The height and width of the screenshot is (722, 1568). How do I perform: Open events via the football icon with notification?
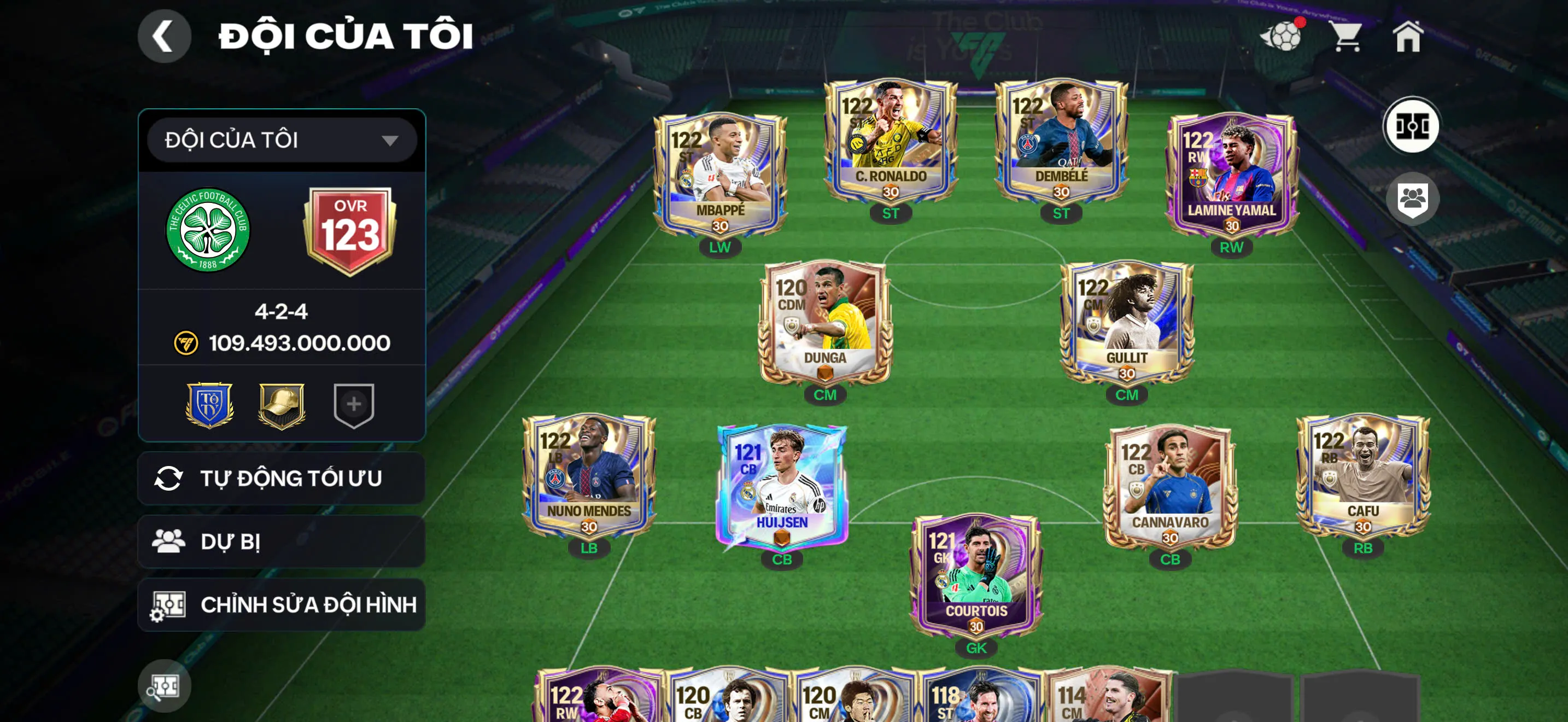coord(1284,38)
